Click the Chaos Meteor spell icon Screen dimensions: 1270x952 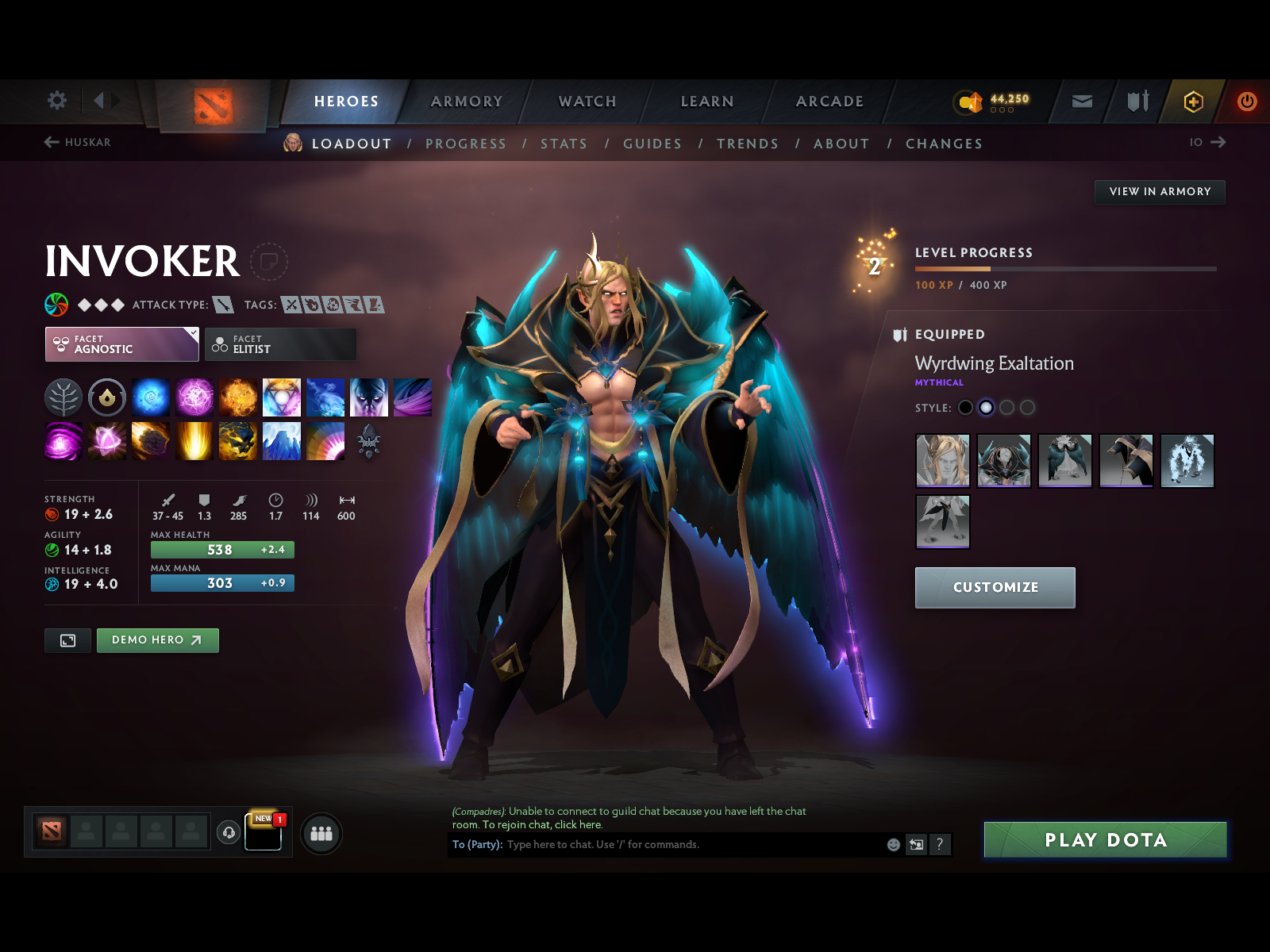151,442
